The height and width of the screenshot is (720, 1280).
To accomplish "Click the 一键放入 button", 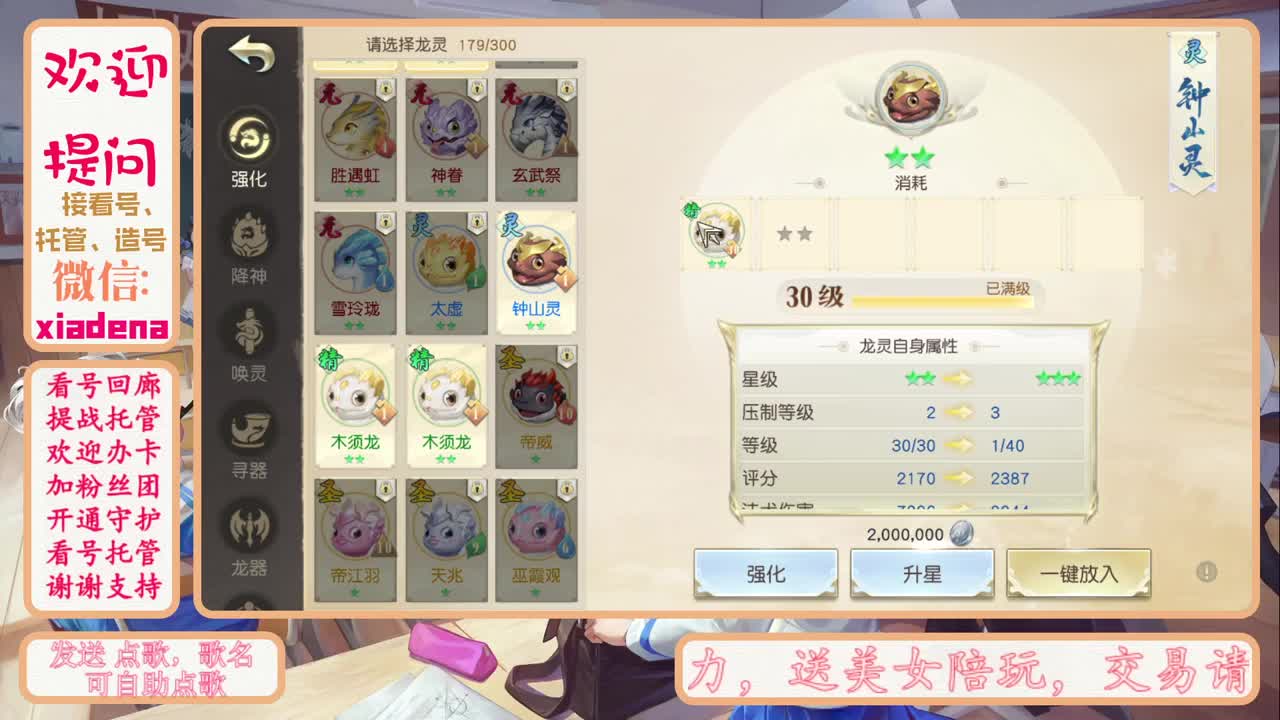I will click(x=1079, y=572).
